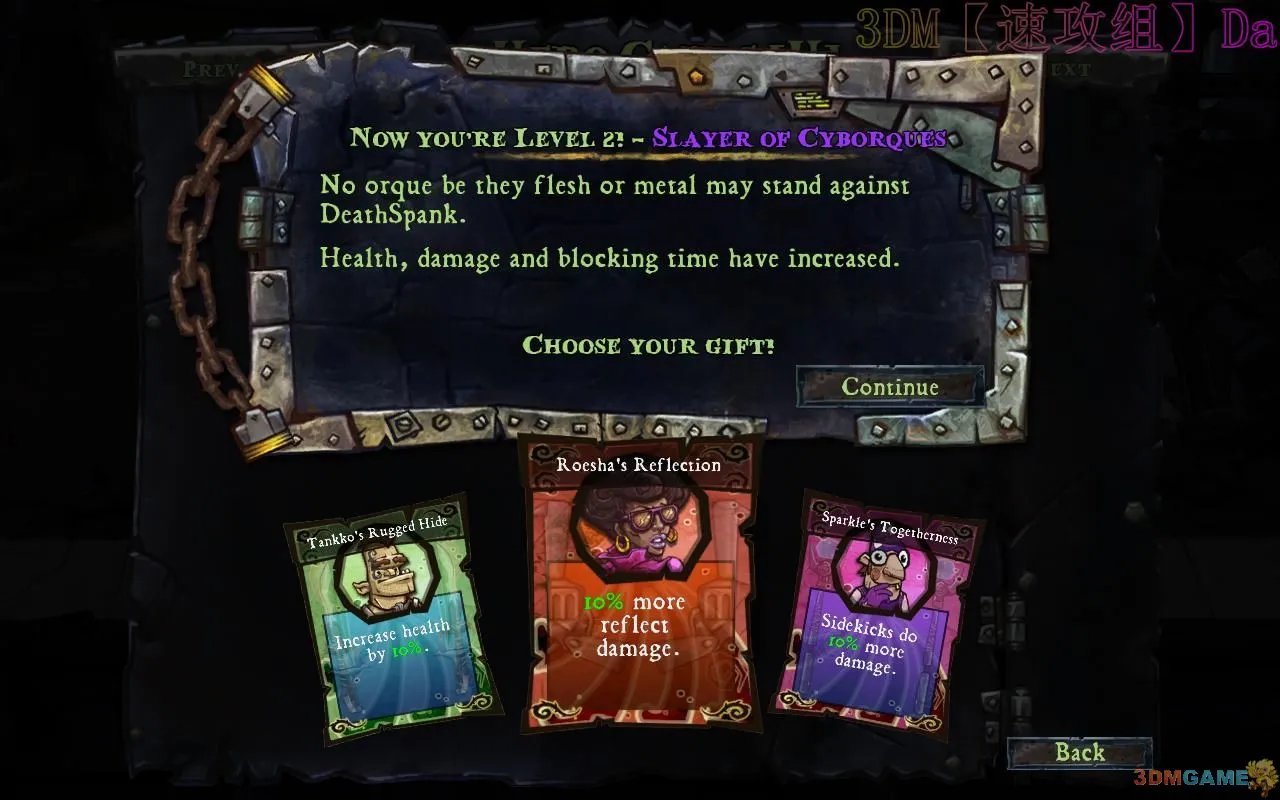Screen dimensions: 1280x800
Task: Go back using the Back button
Action: [x=1079, y=753]
